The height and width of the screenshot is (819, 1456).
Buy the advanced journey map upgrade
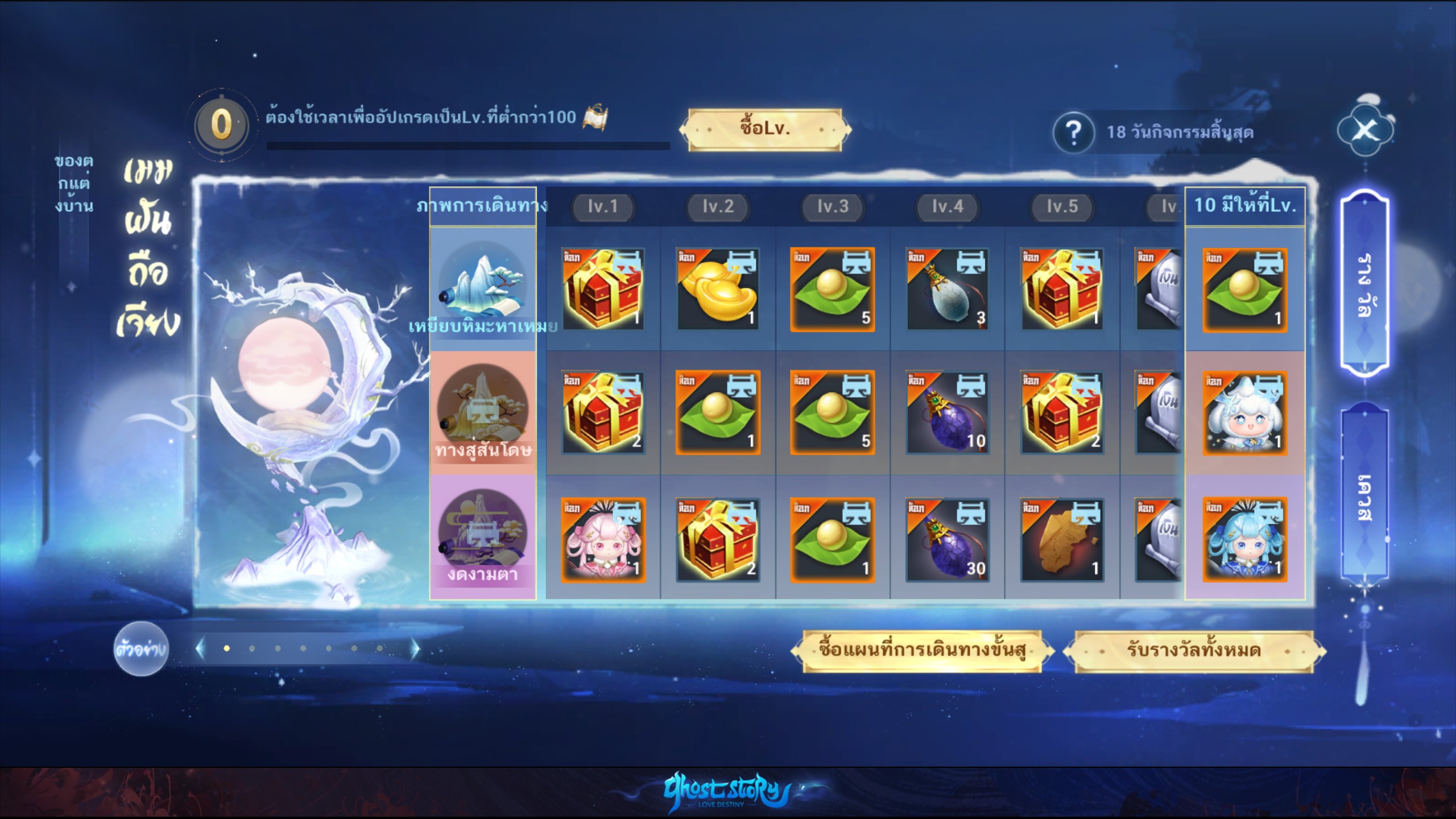point(922,650)
